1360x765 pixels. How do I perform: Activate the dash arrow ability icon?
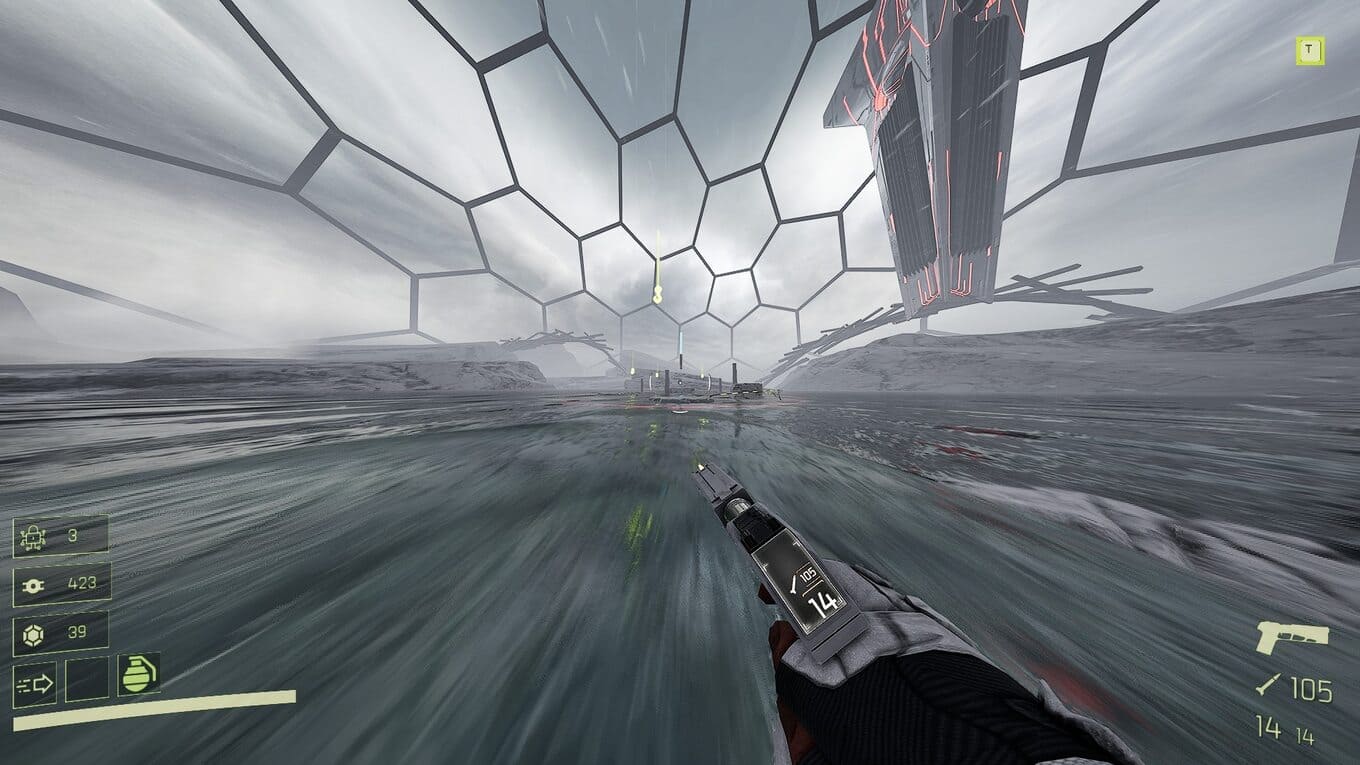tap(35, 684)
